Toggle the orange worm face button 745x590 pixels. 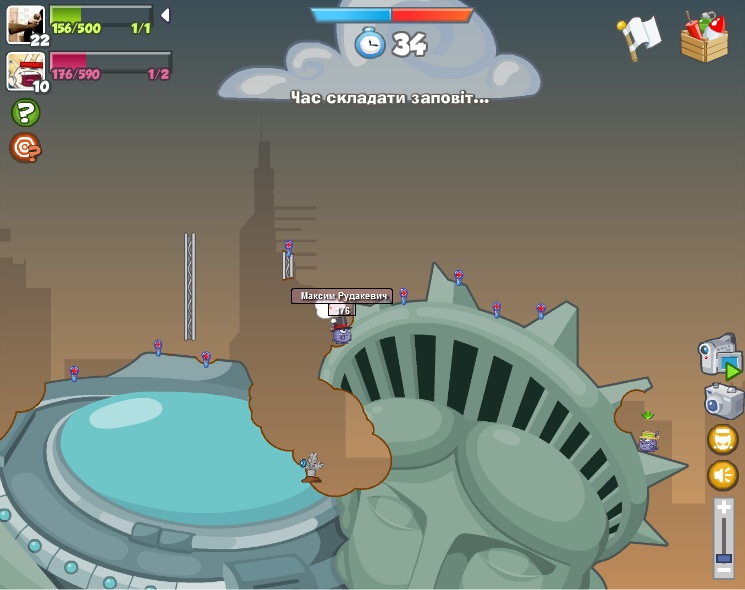(723, 439)
